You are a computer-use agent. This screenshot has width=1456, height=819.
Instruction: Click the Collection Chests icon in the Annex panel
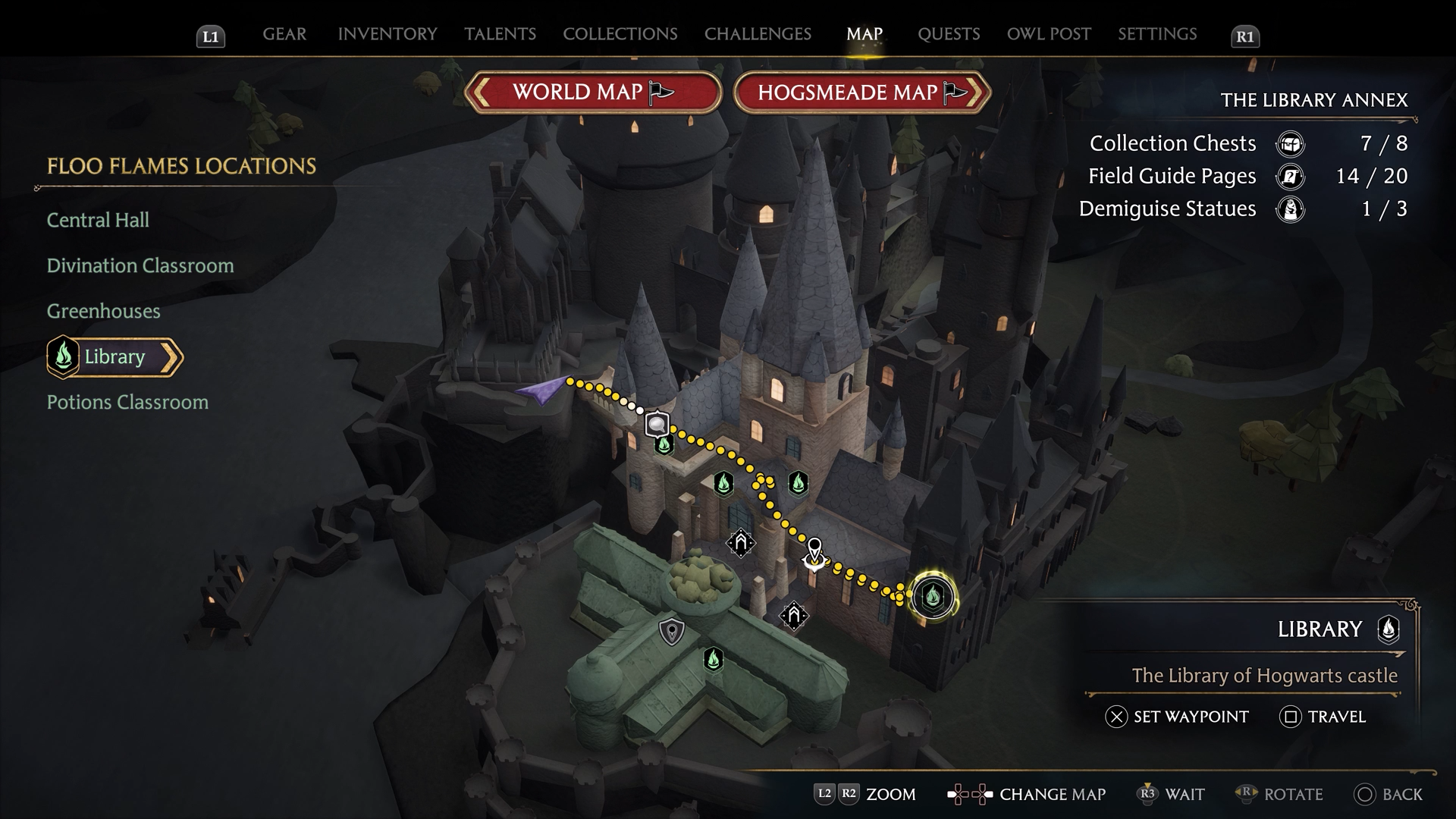point(1290,143)
